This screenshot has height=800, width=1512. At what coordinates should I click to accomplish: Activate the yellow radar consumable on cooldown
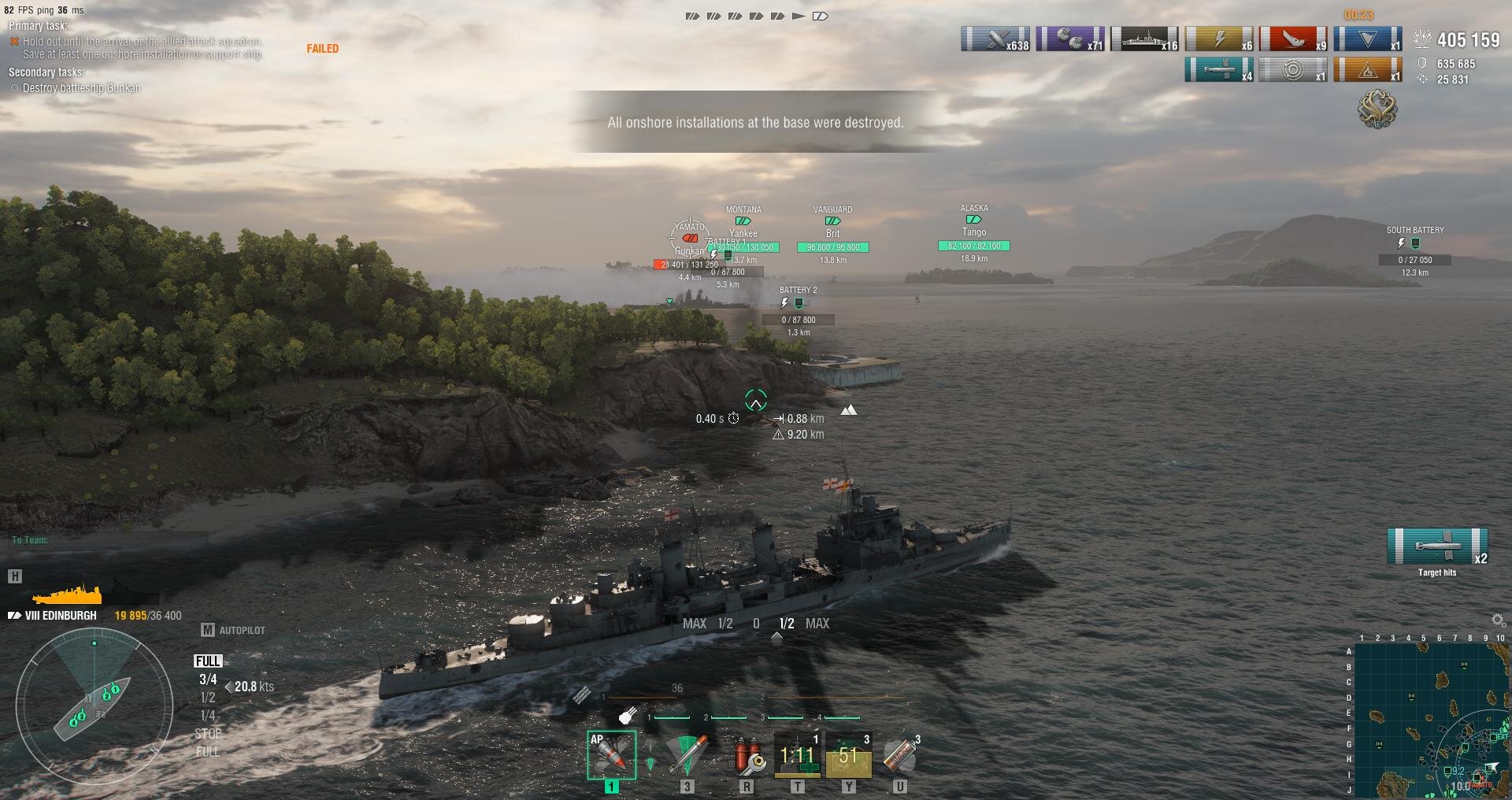click(x=848, y=754)
